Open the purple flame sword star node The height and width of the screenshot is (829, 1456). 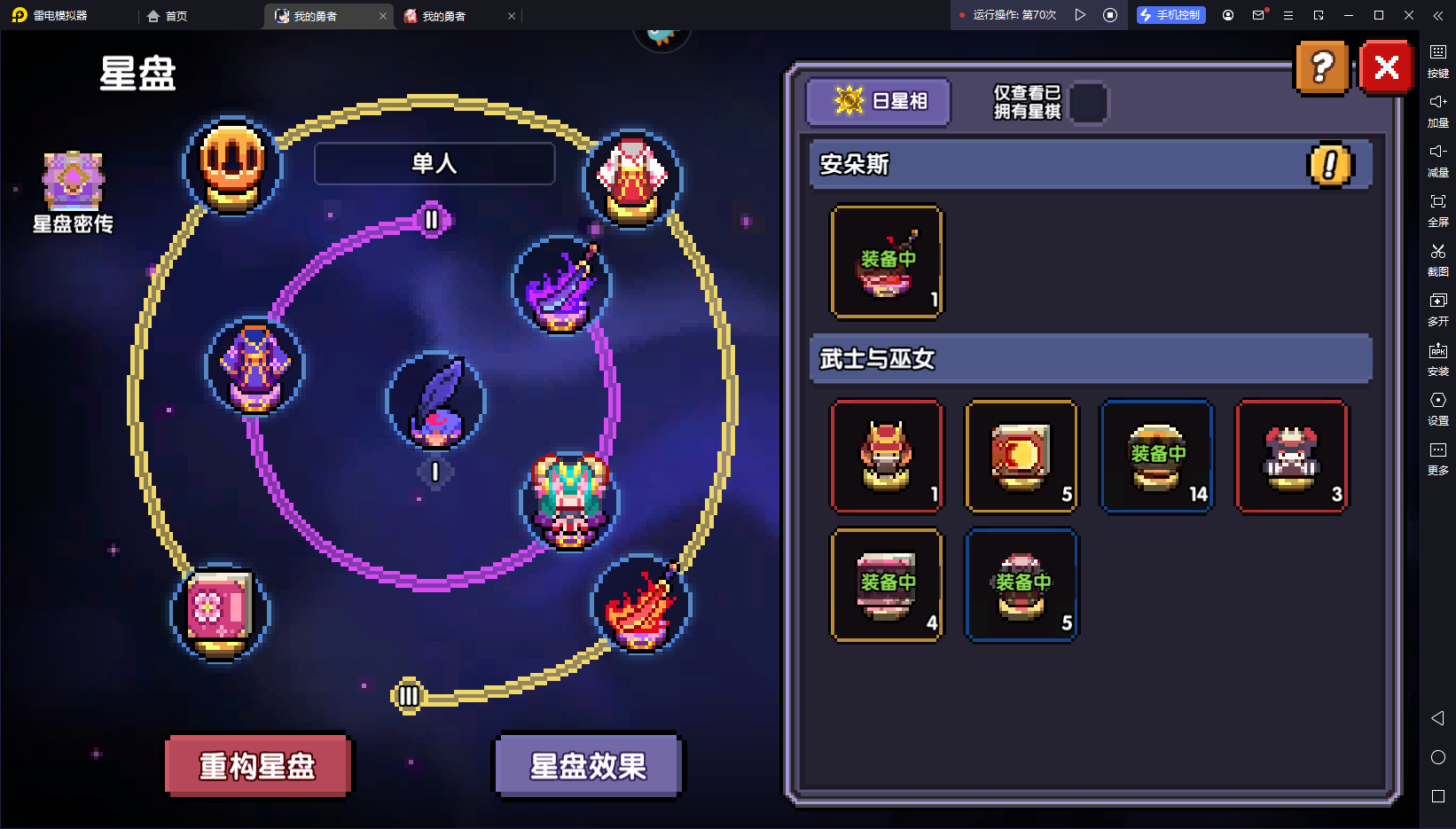[x=561, y=286]
